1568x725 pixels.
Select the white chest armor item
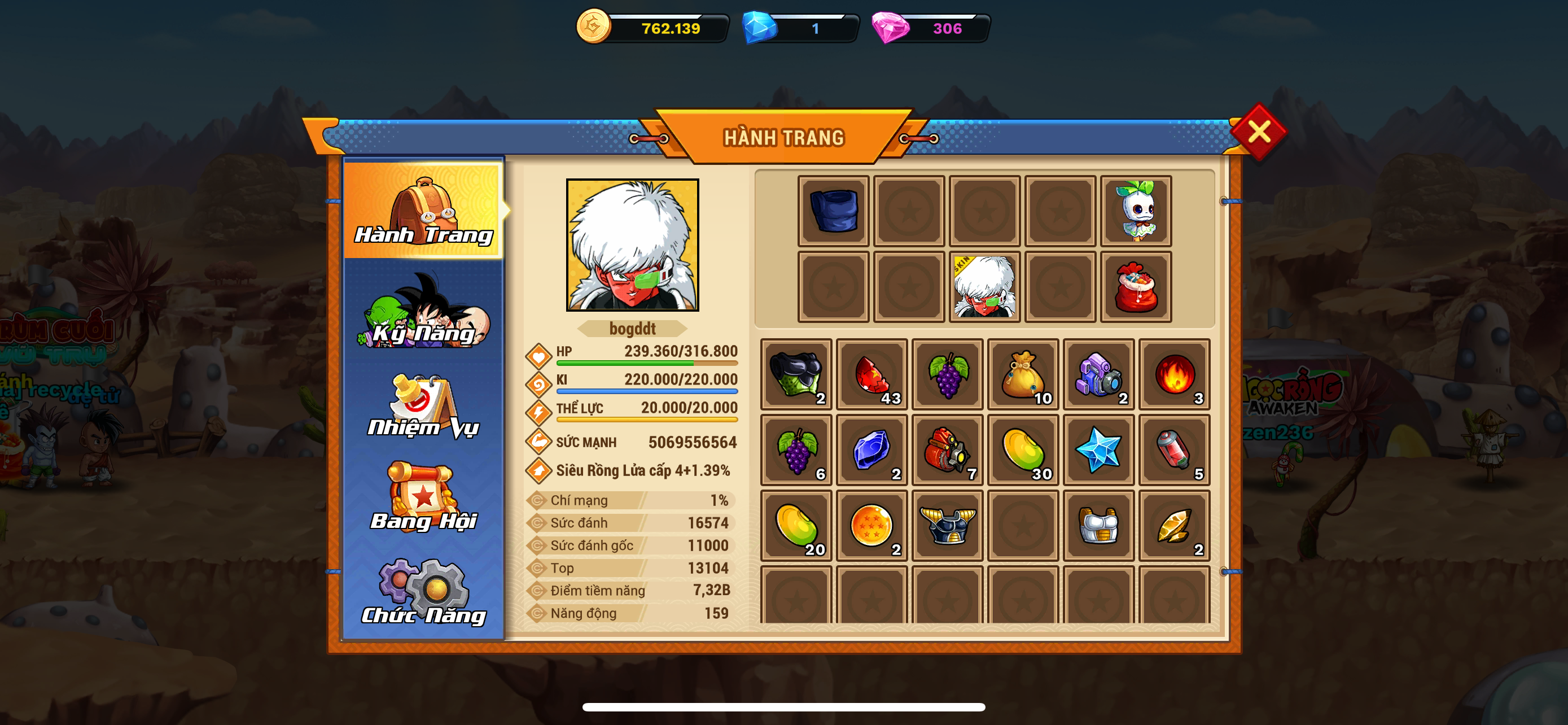click(x=1099, y=525)
